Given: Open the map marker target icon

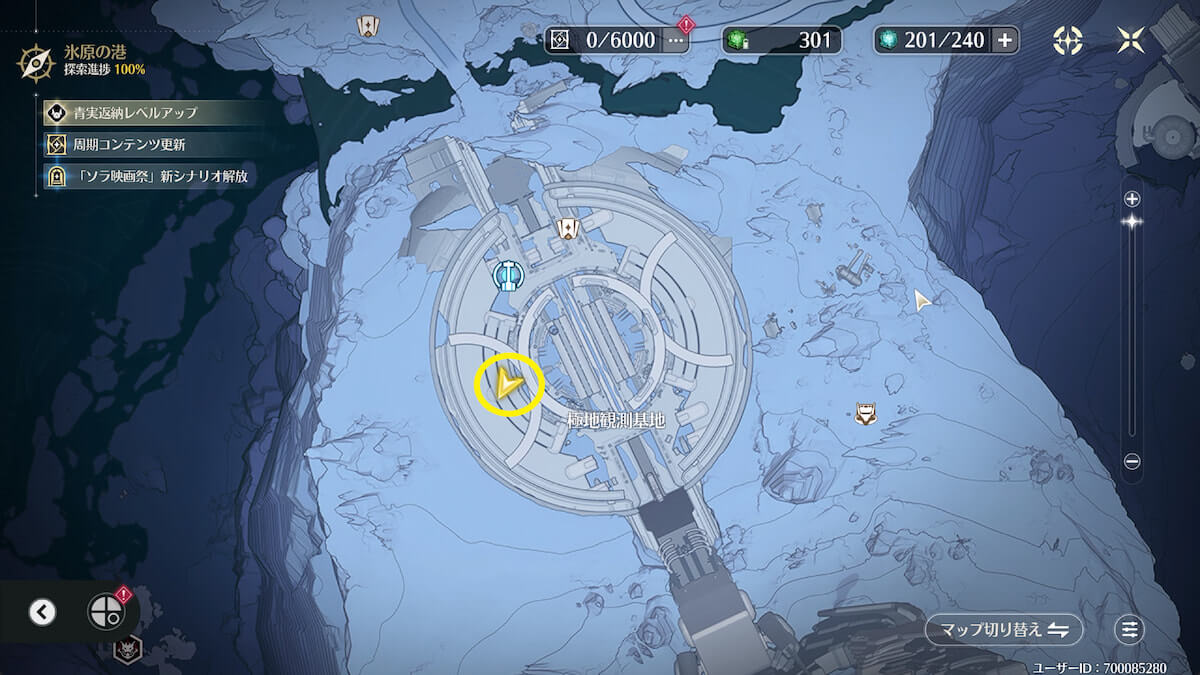Looking at the screenshot, I should [1068, 40].
